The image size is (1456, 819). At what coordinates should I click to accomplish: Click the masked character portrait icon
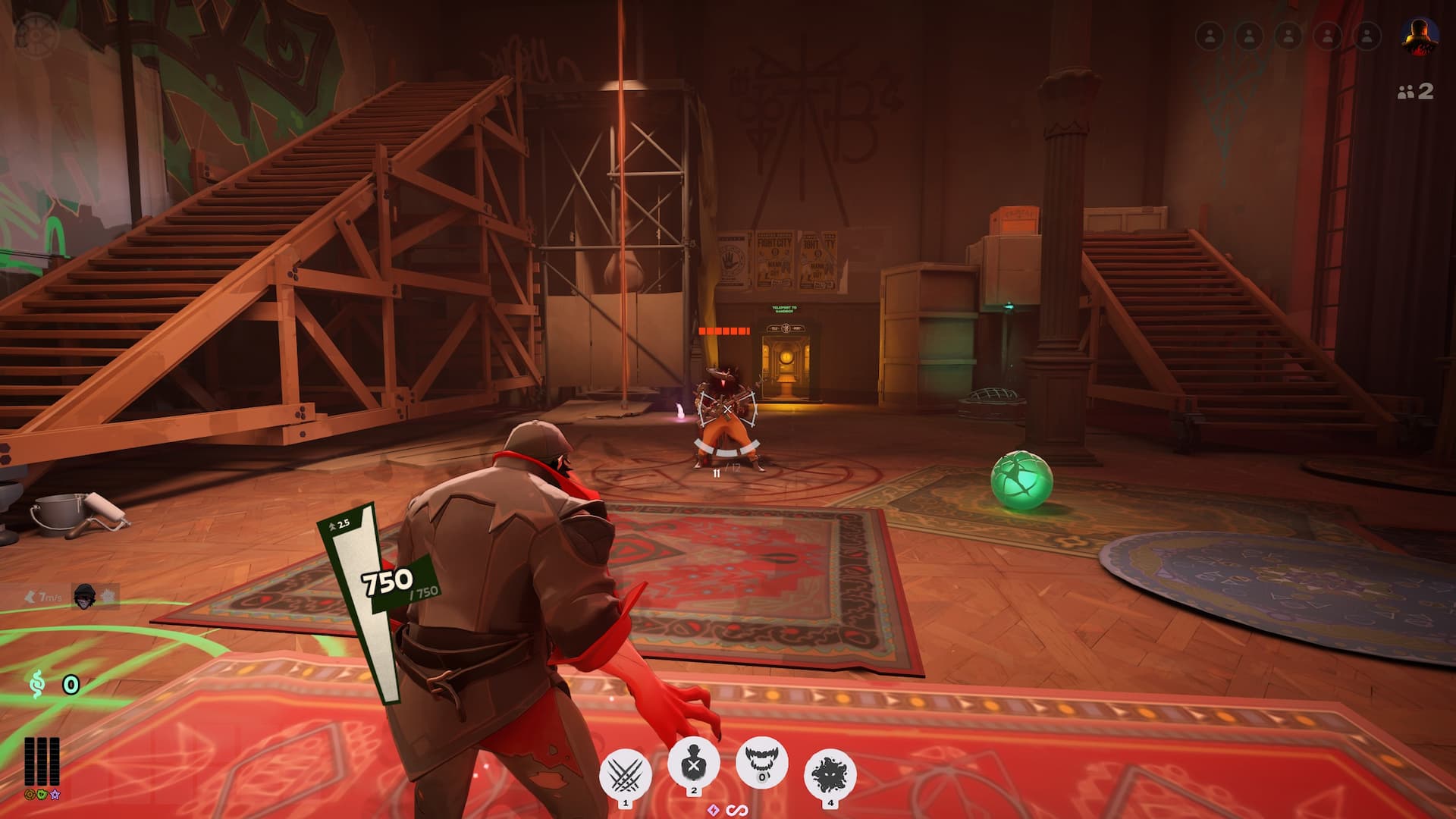(84, 597)
